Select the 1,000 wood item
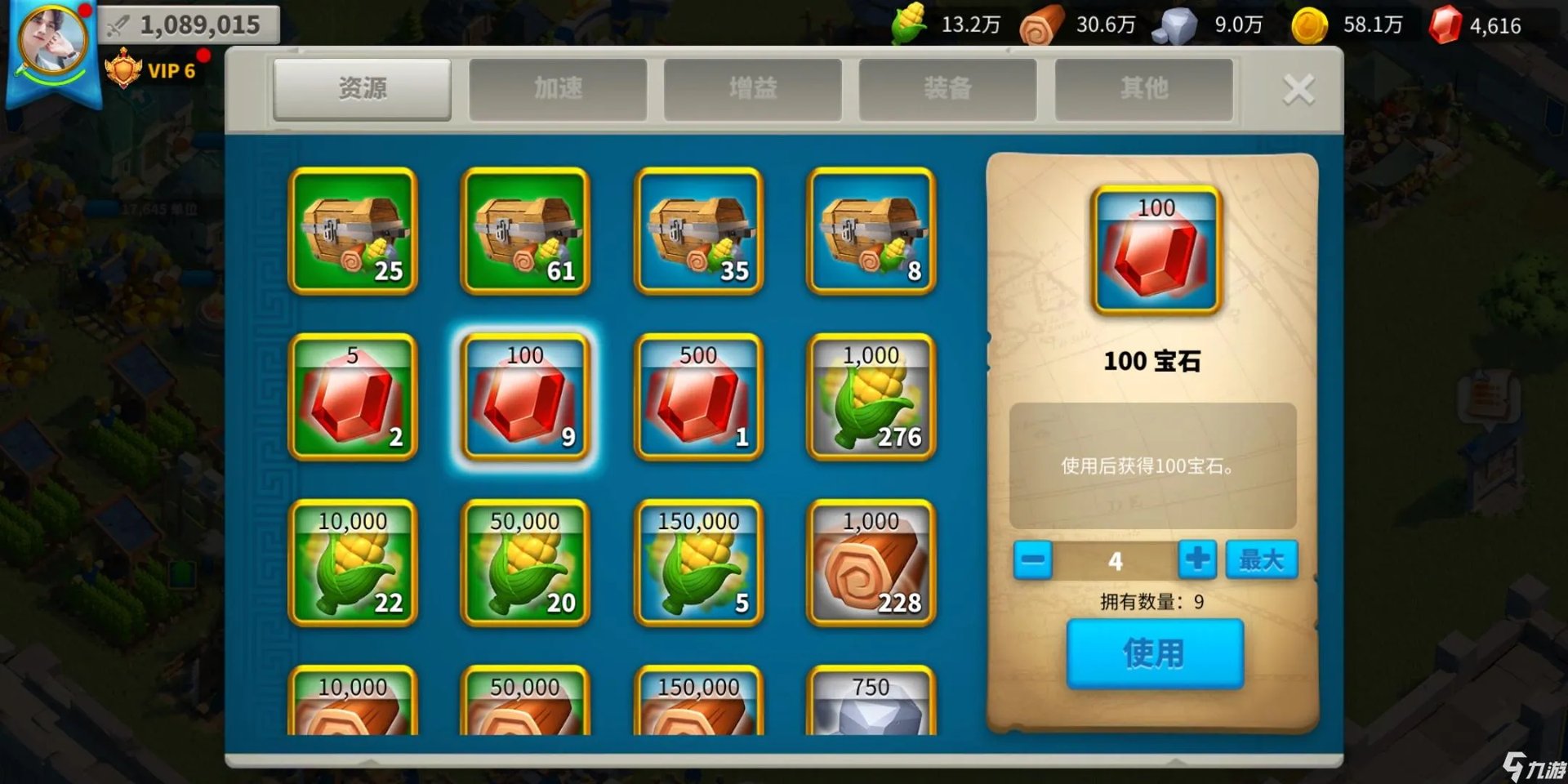The width and height of the screenshot is (1568, 784). 871,563
